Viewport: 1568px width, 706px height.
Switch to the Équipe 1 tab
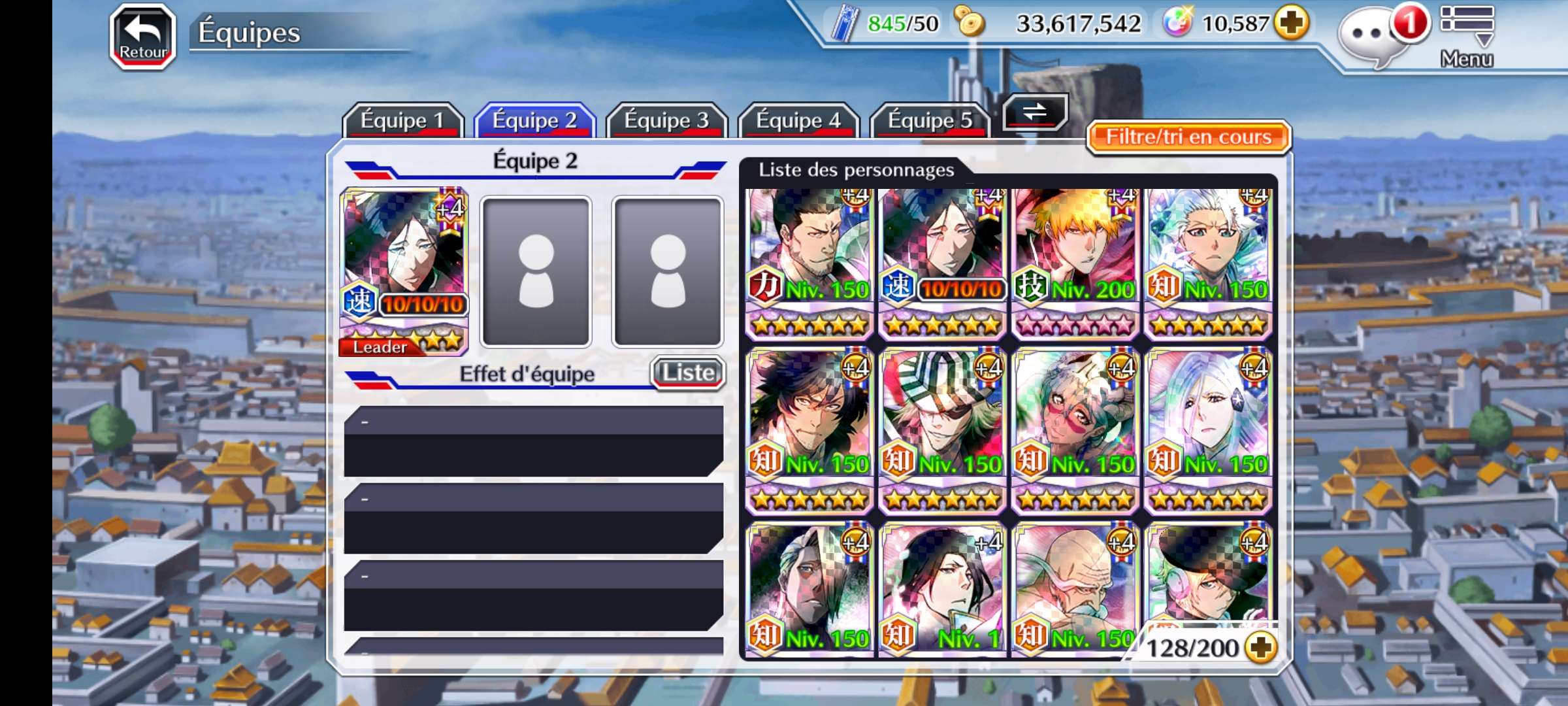point(402,120)
